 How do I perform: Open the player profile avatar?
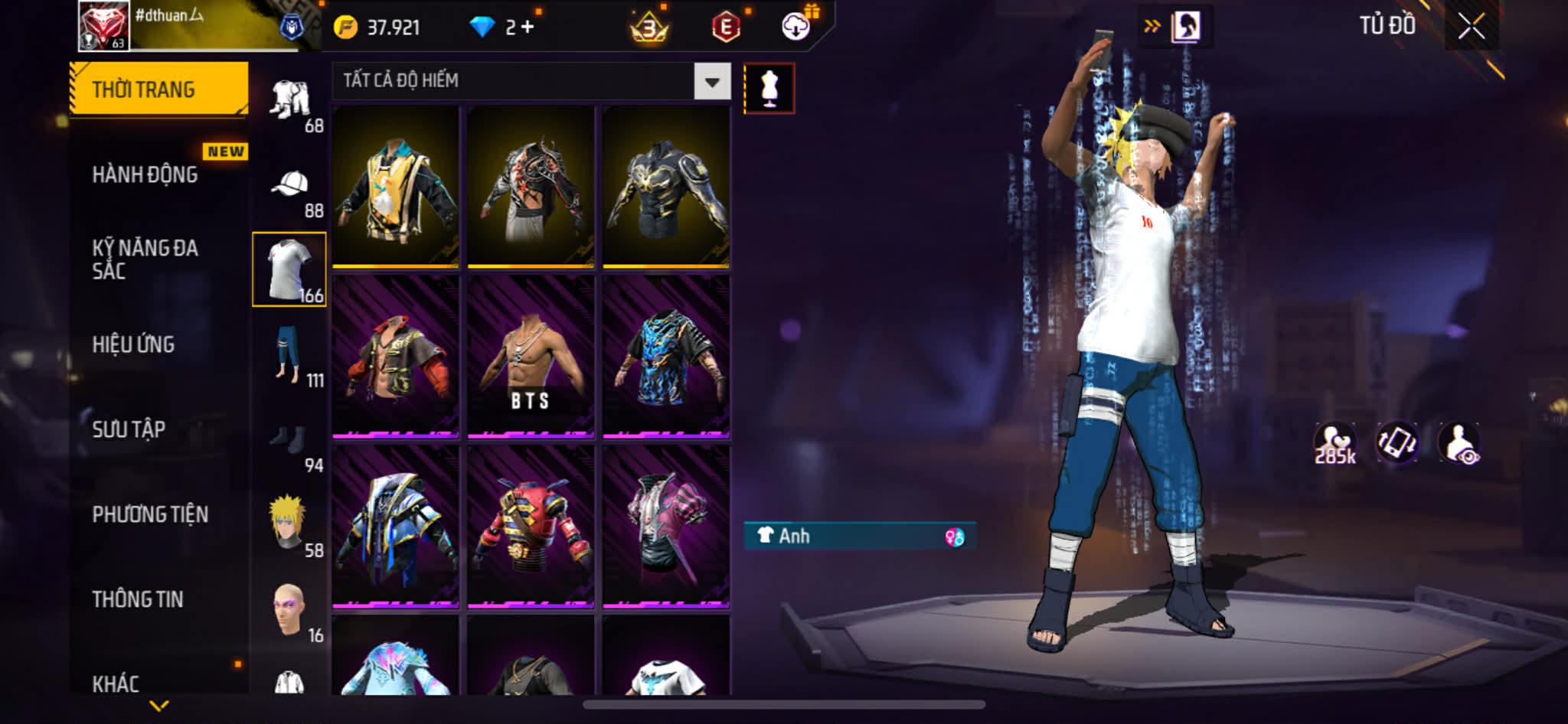pos(104,26)
